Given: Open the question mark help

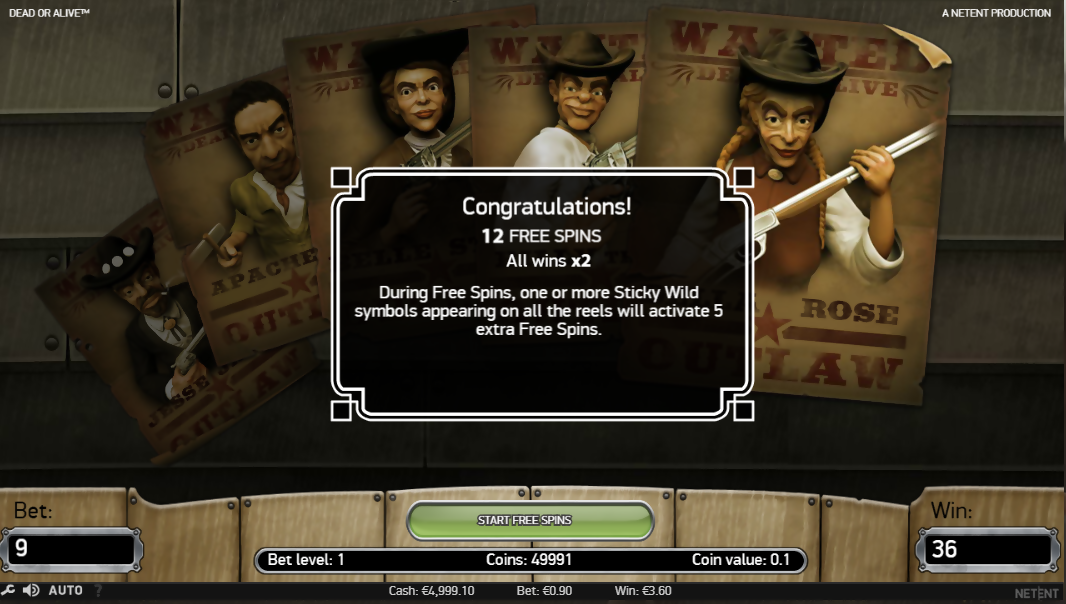Looking at the screenshot, I should (98, 591).
